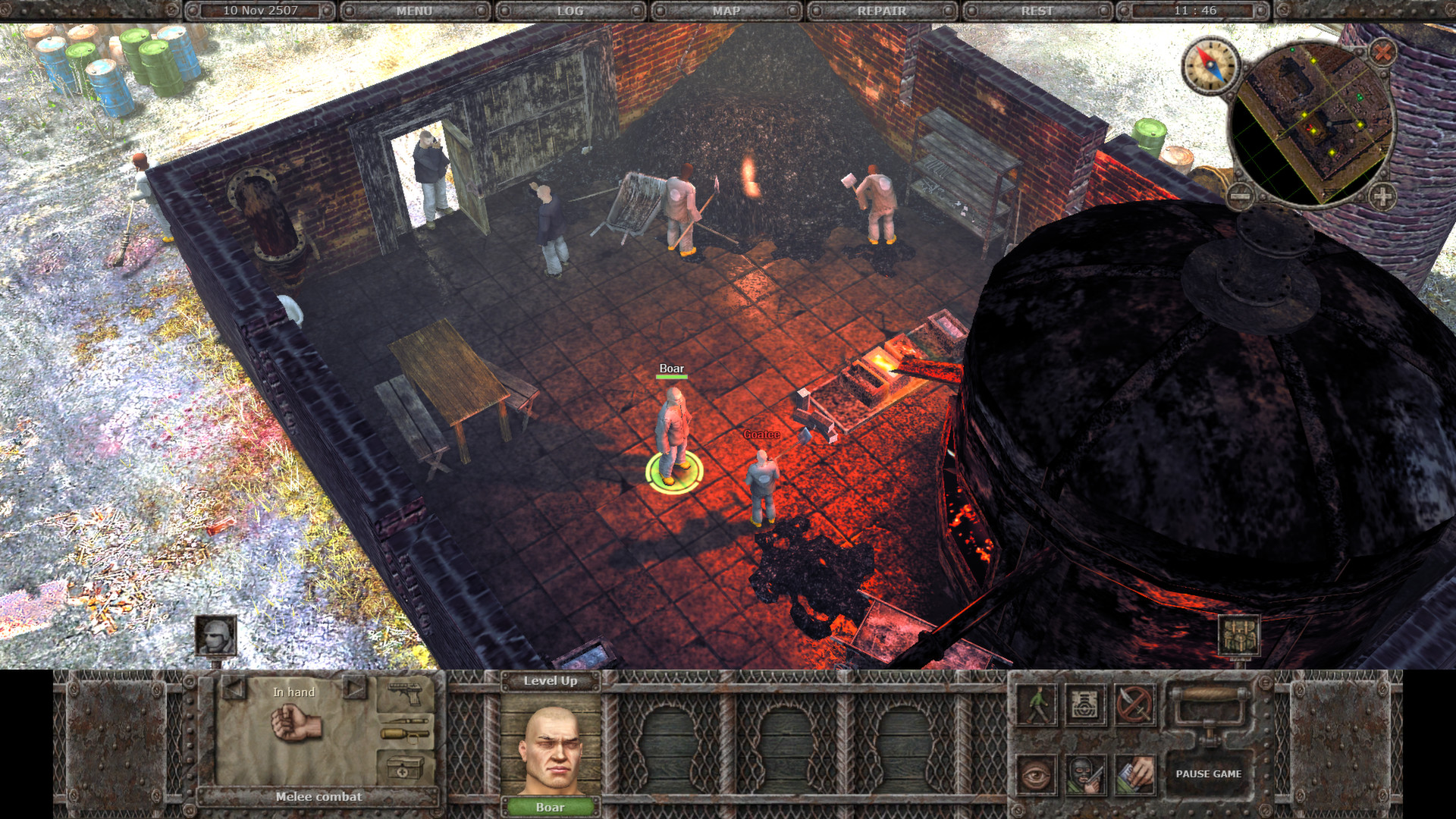Image resolution: width=1456 pixels, height=819 pixels.
Task: Select the pistol weapon slot
Action: pyautogui.click(x=405, y=692)
